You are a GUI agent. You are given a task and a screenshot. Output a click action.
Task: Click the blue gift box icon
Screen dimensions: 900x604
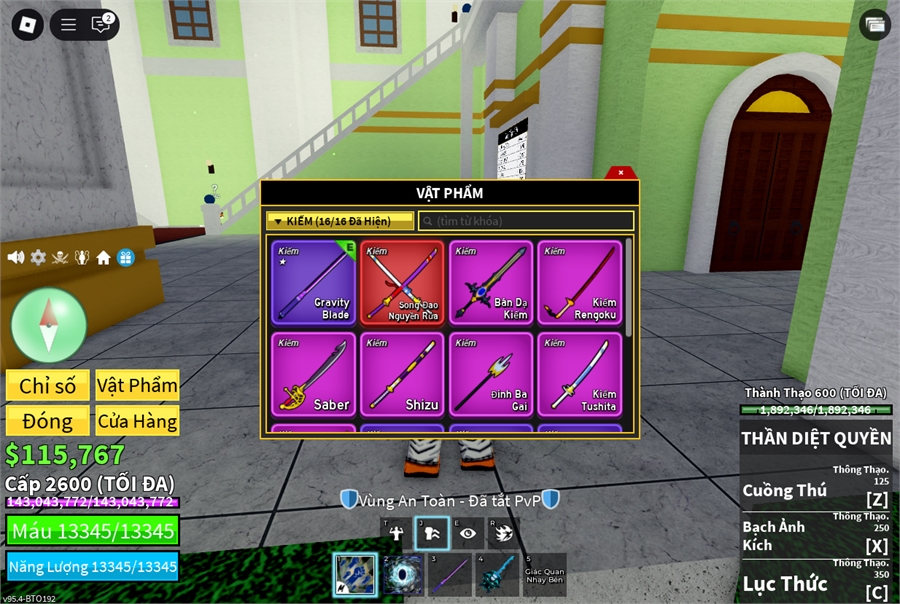click(x=125, y=258)
